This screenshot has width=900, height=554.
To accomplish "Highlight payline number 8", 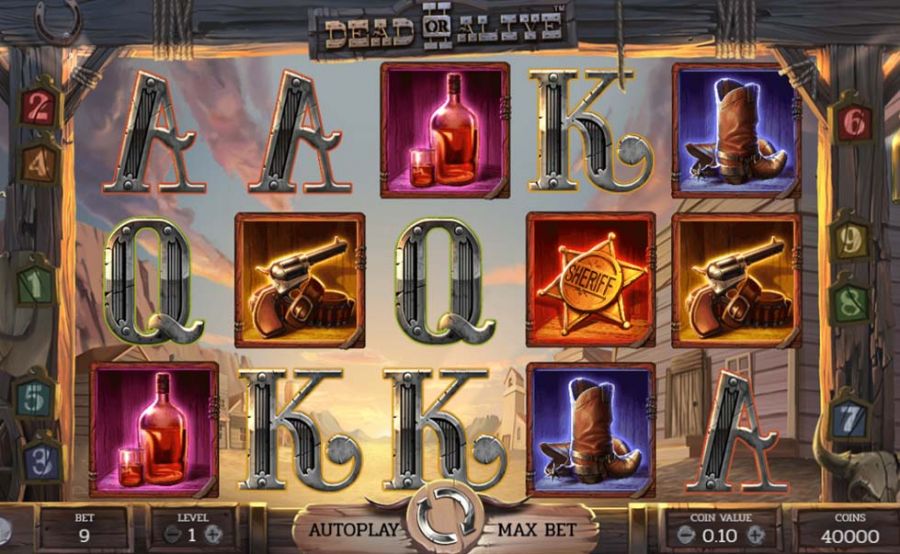I will click(x=849, y=302).
